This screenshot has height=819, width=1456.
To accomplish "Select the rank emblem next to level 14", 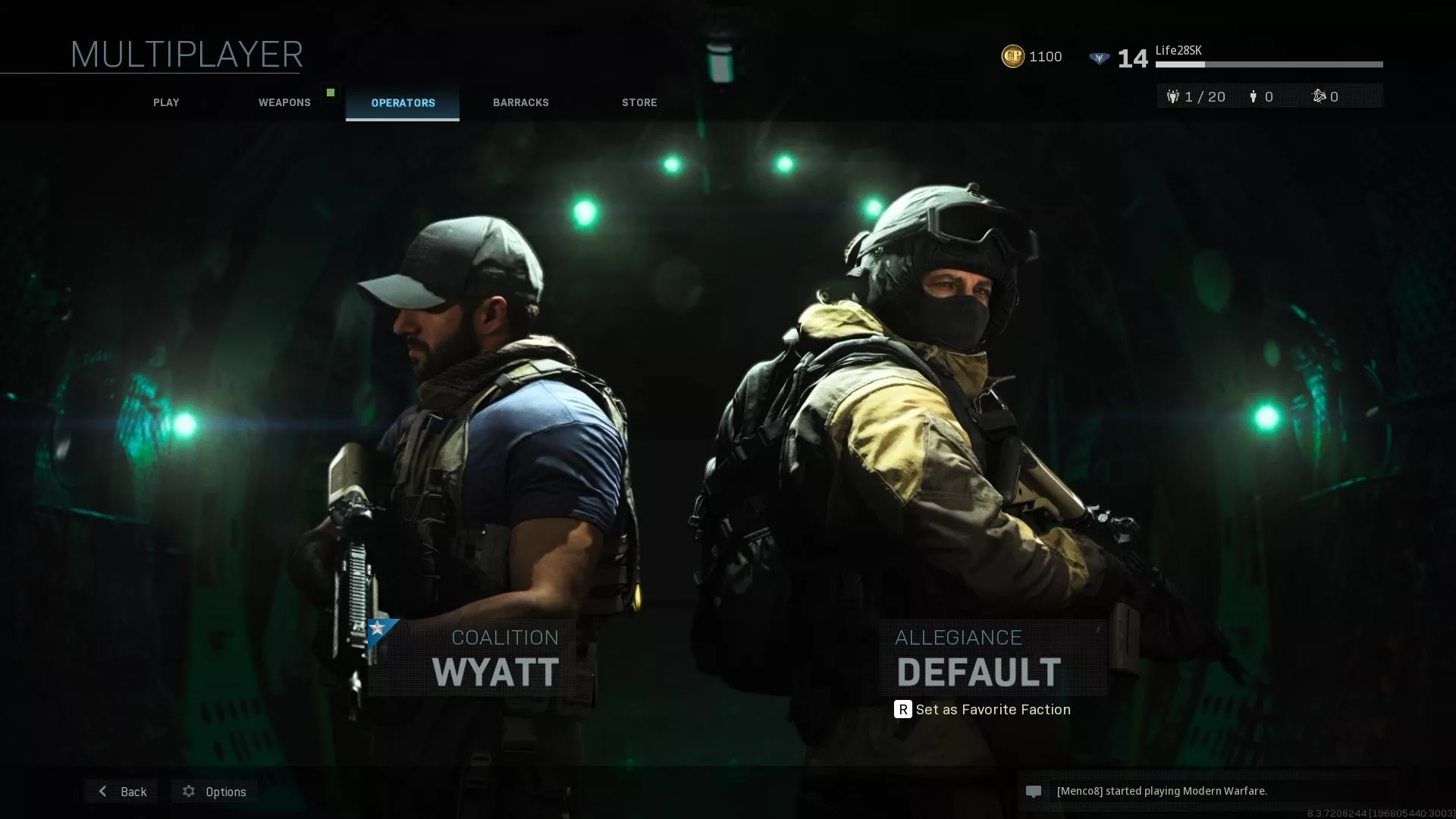I will tap(1099, 56).
